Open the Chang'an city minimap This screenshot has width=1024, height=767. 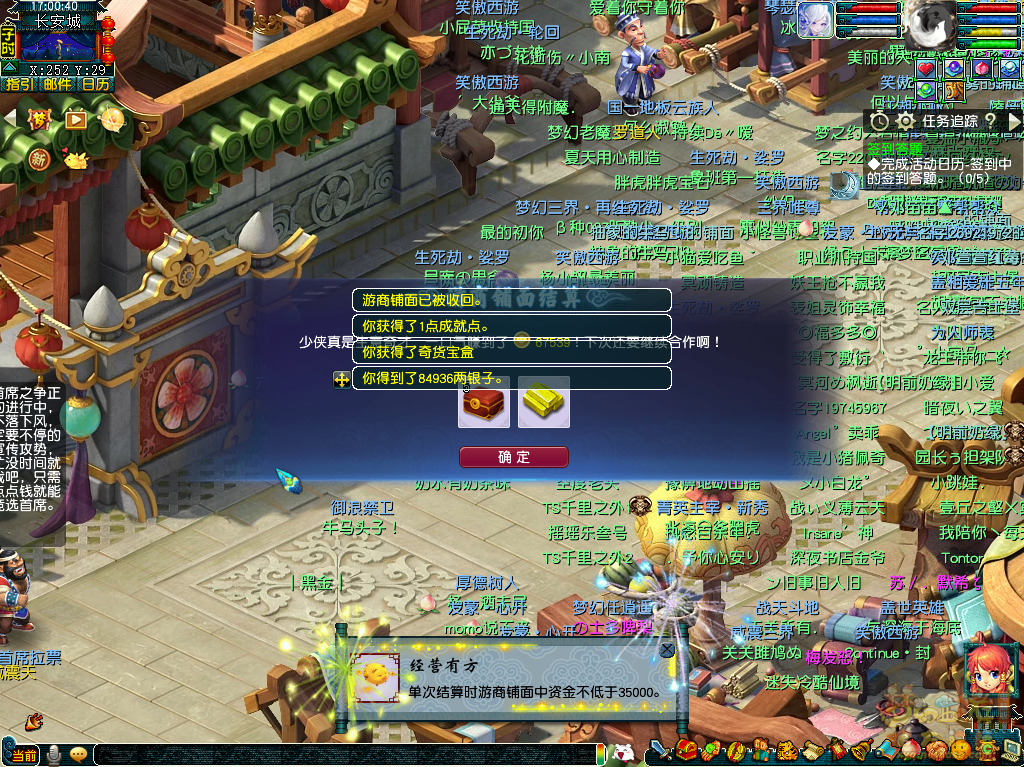(58, 46)
